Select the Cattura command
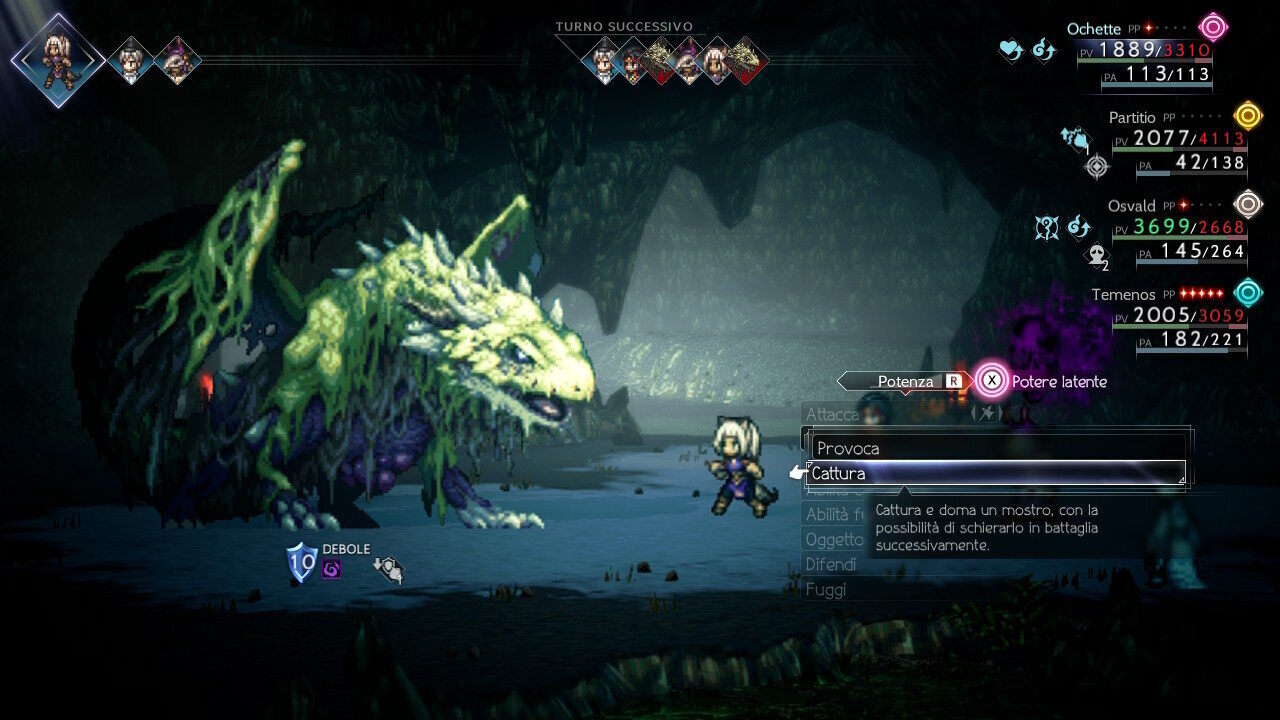The width and height of the screenshot is (1280, 720). 995,473
